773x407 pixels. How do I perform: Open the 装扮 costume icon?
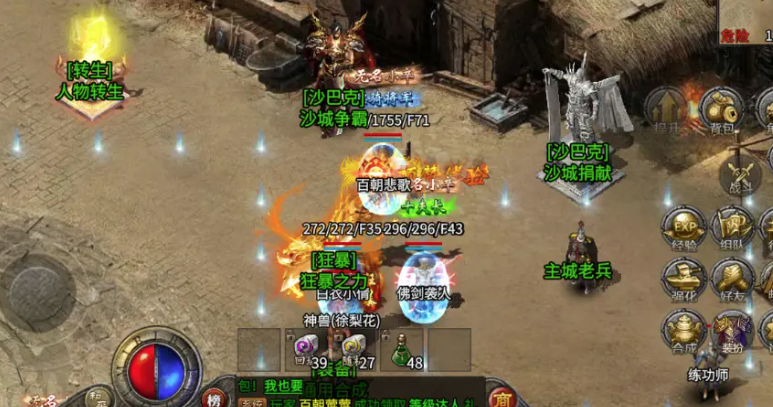[733, 330]
